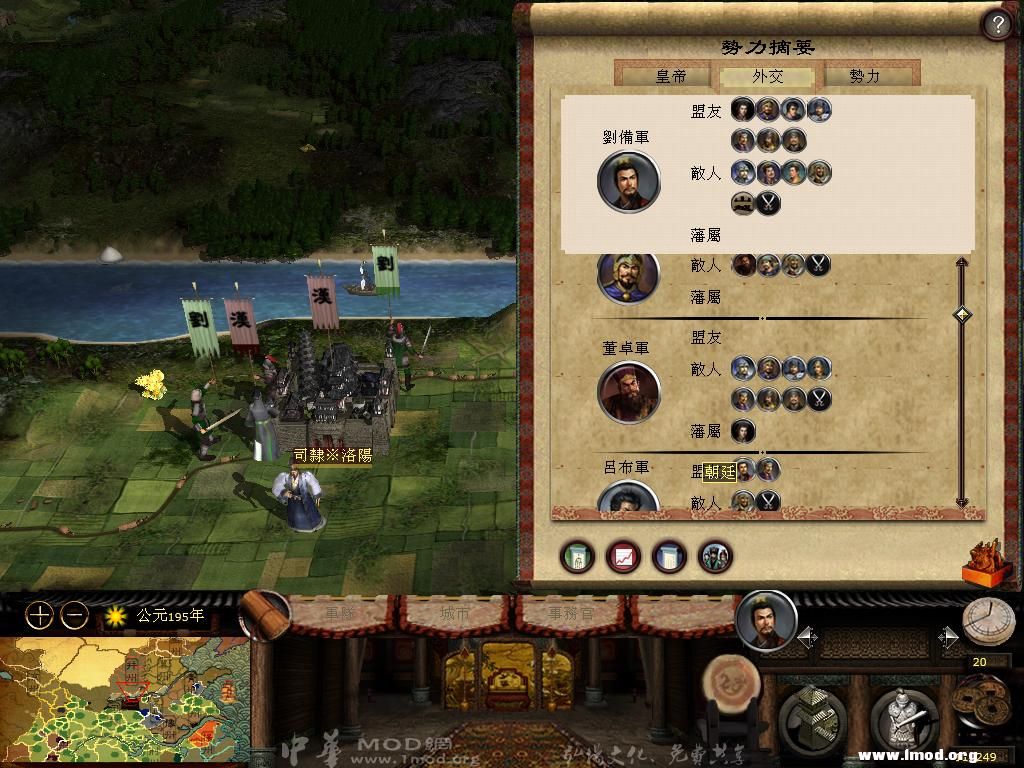Open the group of officials button
1024x768 pixels.
[x=715, y=557]
